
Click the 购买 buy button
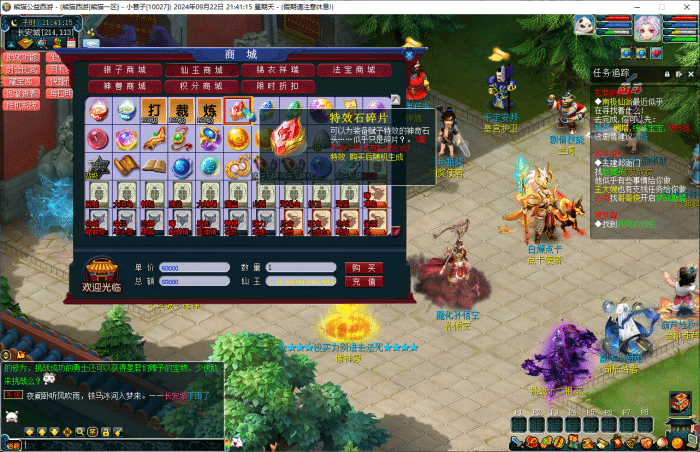point(364,268)
